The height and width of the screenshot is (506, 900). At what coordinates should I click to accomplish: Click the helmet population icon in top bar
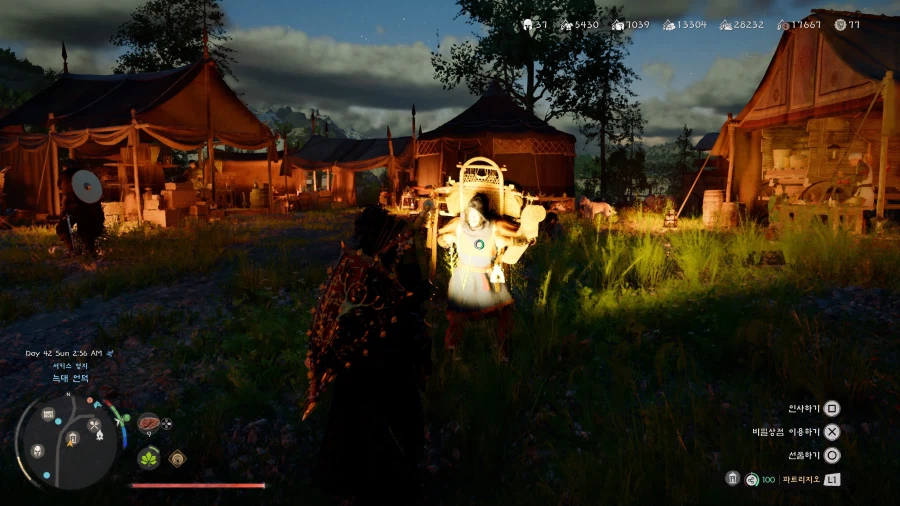pos(526,24)
